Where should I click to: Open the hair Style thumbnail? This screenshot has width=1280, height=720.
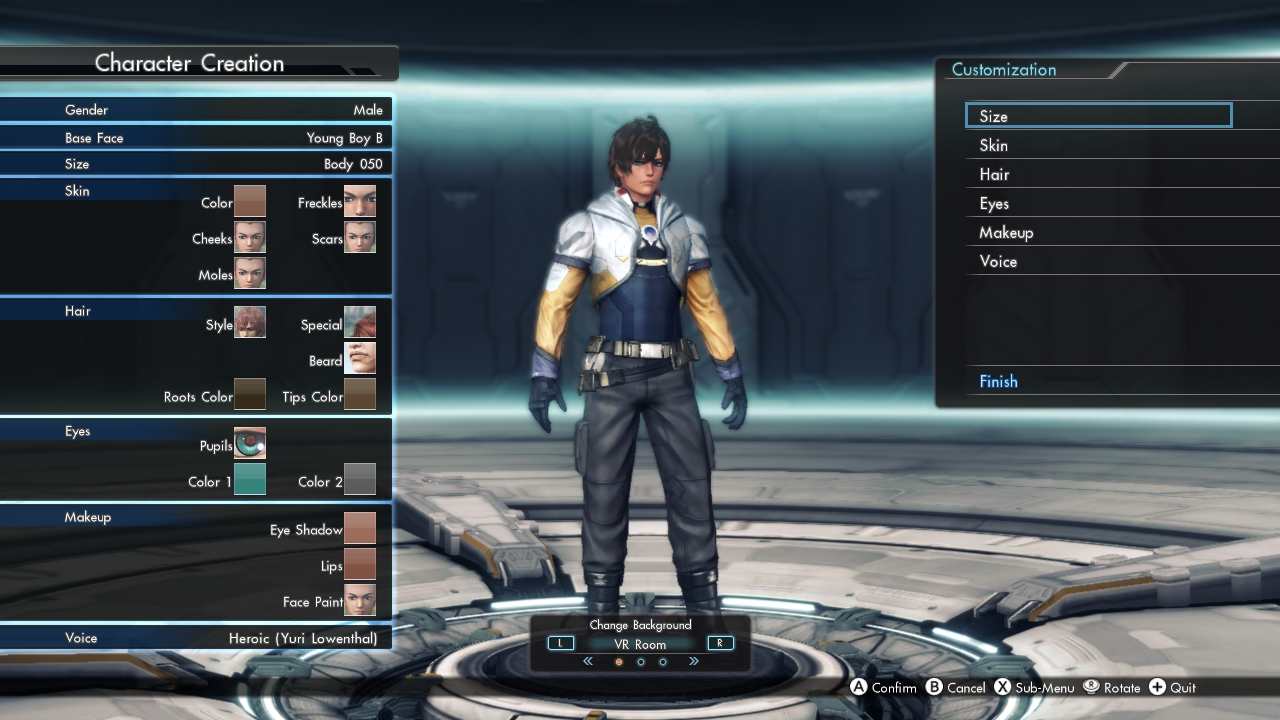coord(250,323)
